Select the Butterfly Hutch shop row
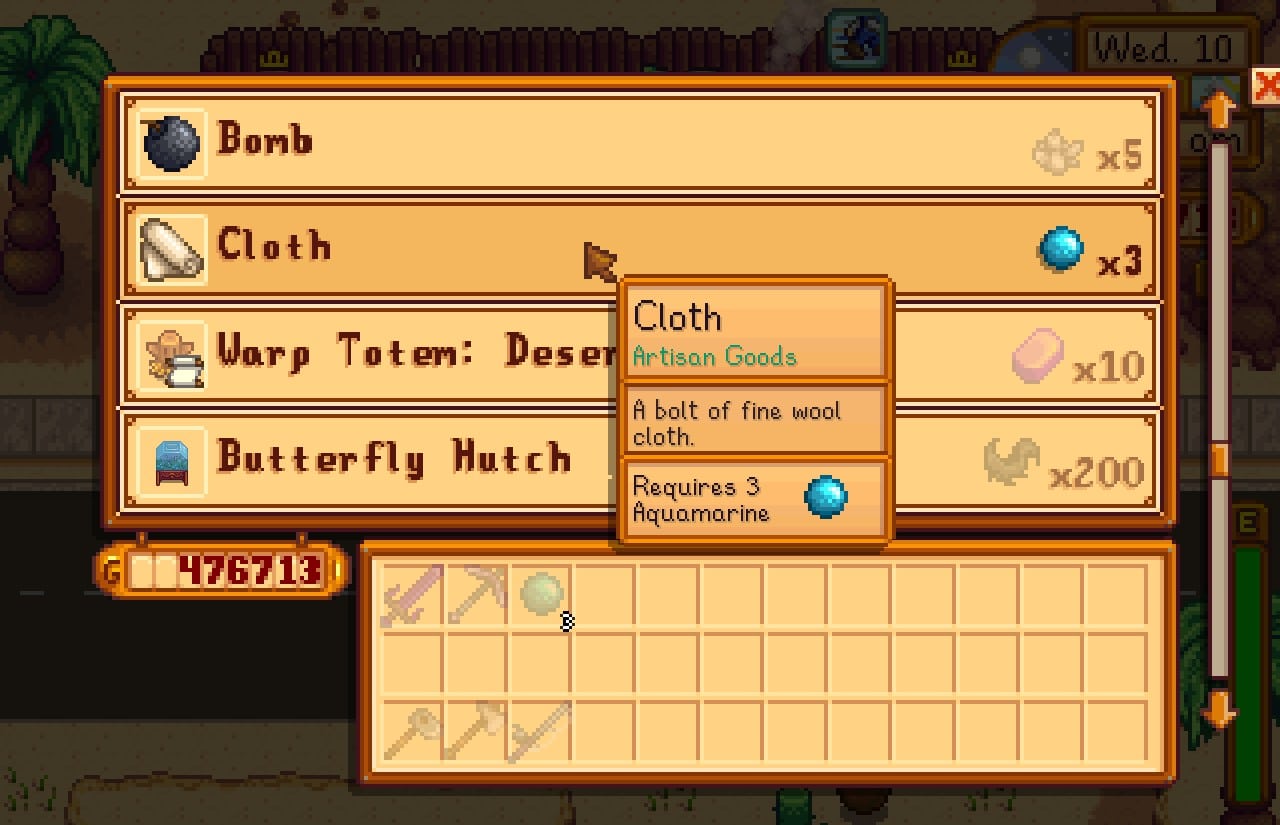The image size is (1280, 825). [400, 460]
